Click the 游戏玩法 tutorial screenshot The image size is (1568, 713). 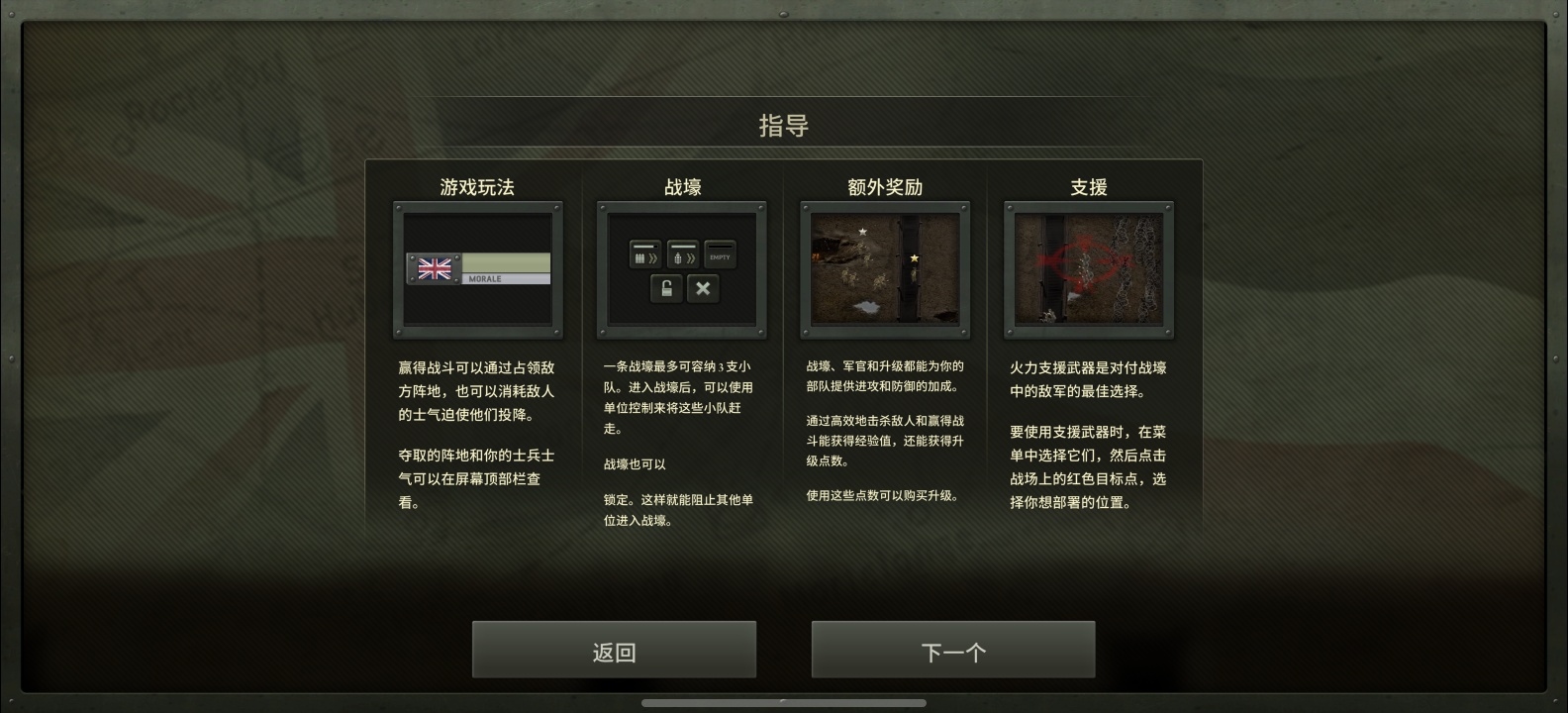pos(478,269)
